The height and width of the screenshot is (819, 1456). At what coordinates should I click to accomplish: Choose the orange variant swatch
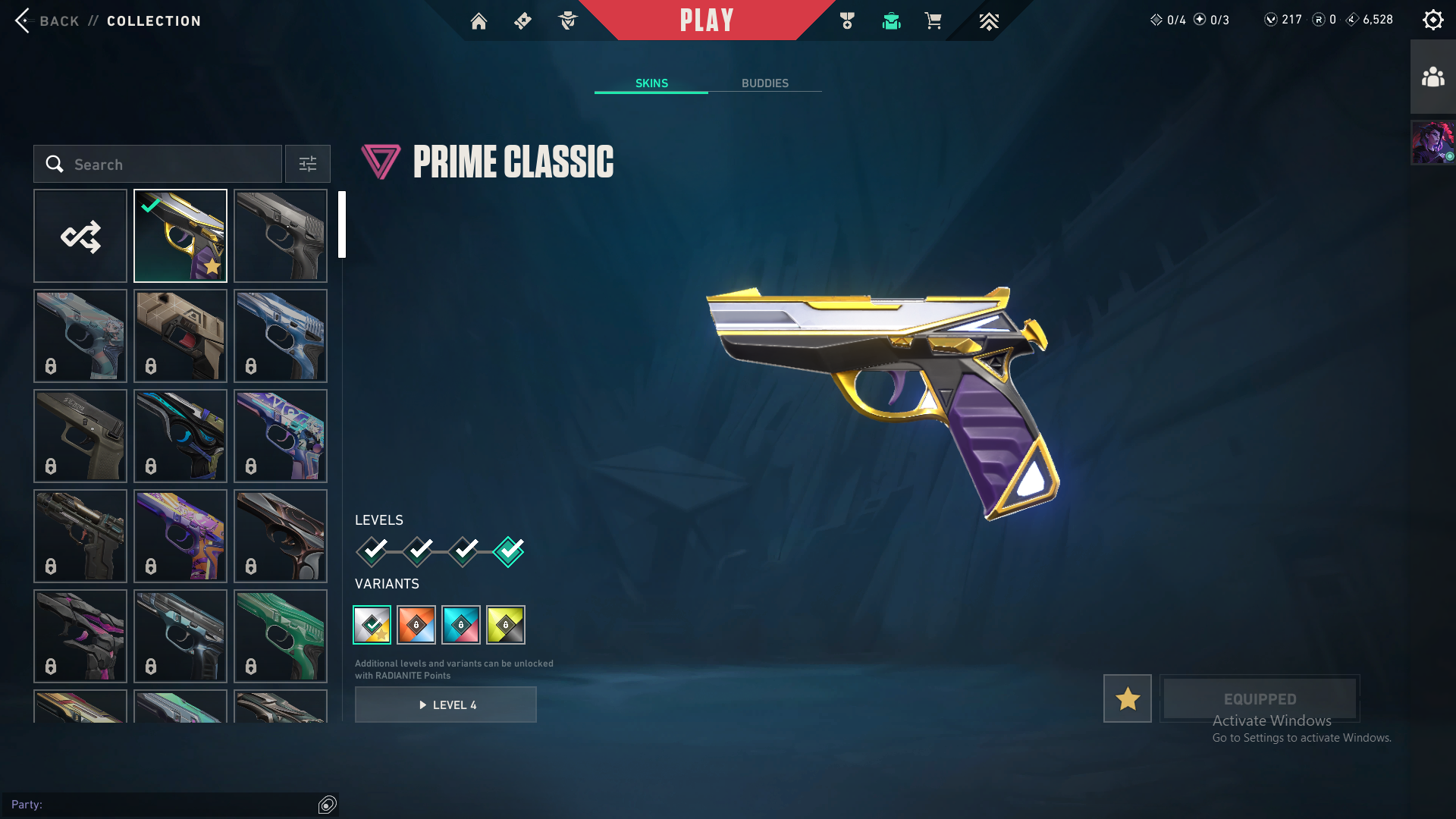coord(416,625)
